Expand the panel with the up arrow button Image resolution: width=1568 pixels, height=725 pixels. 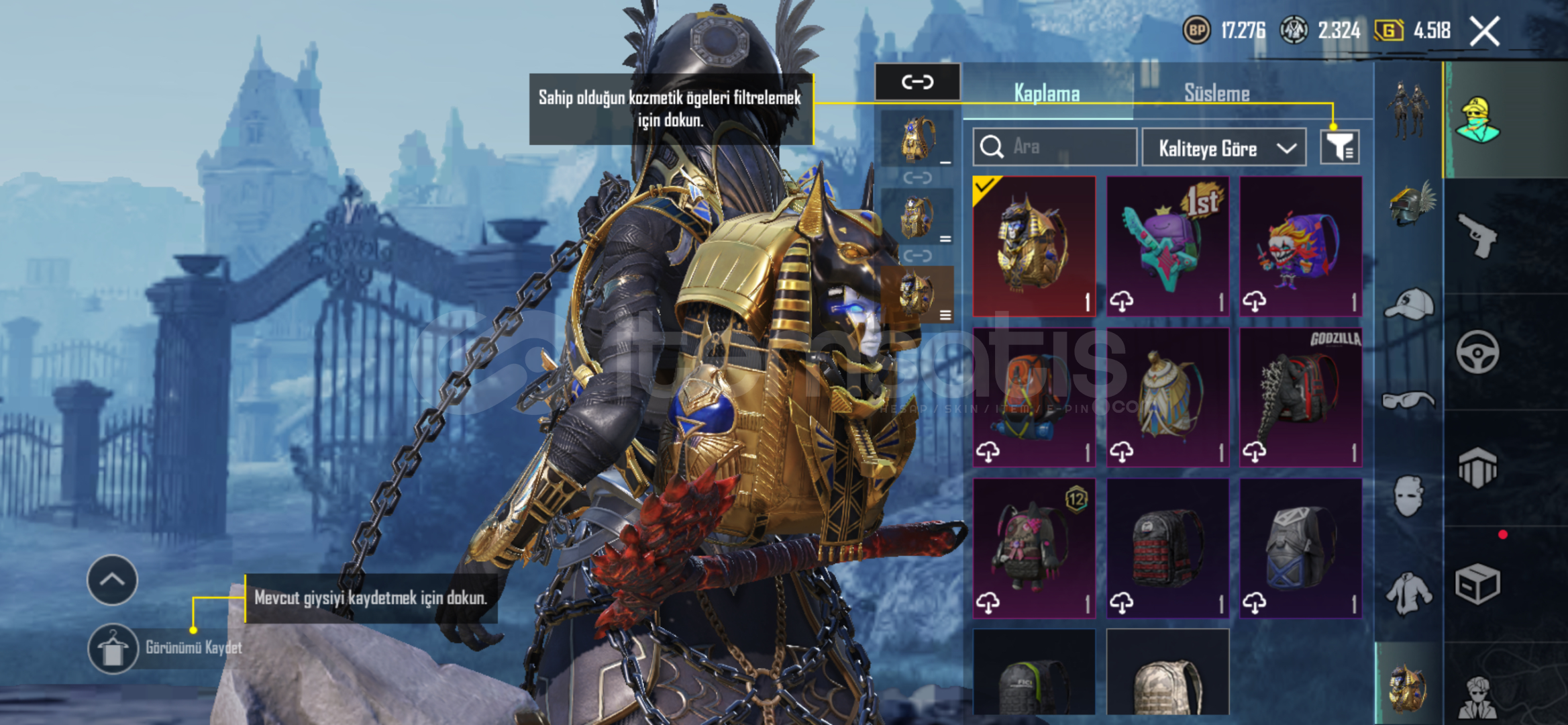[112, 579]
